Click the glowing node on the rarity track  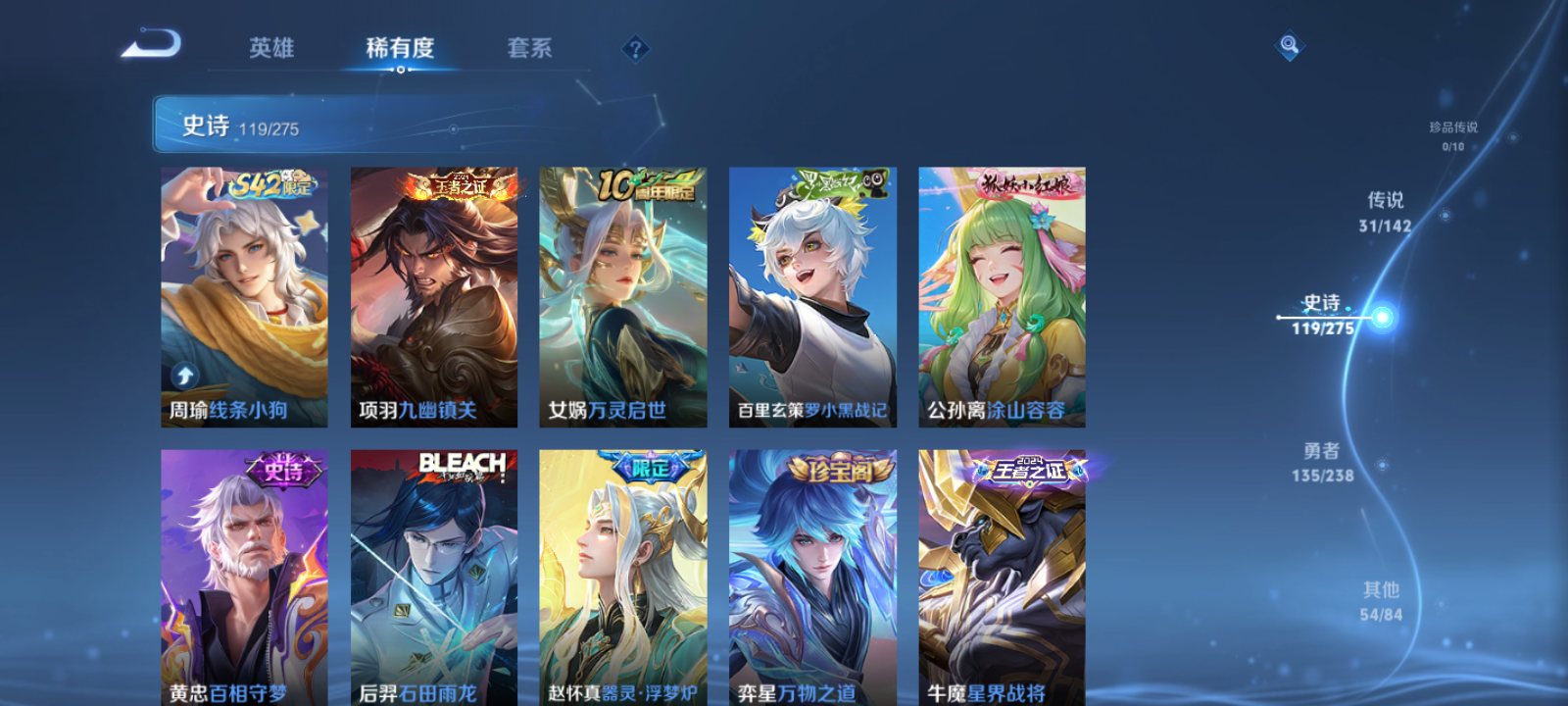(1382, 318)
